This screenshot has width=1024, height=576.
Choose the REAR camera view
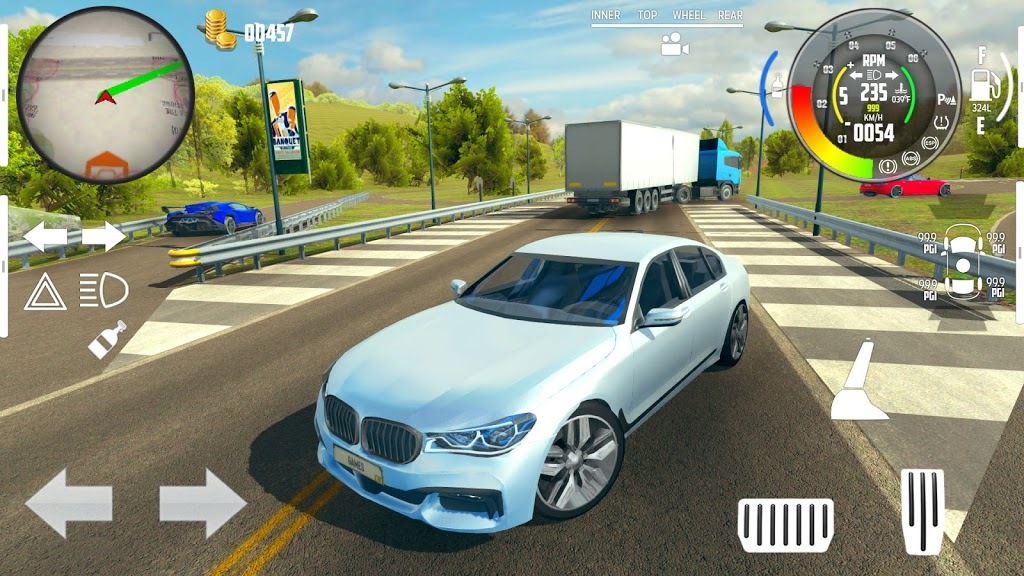pos(730,15)
